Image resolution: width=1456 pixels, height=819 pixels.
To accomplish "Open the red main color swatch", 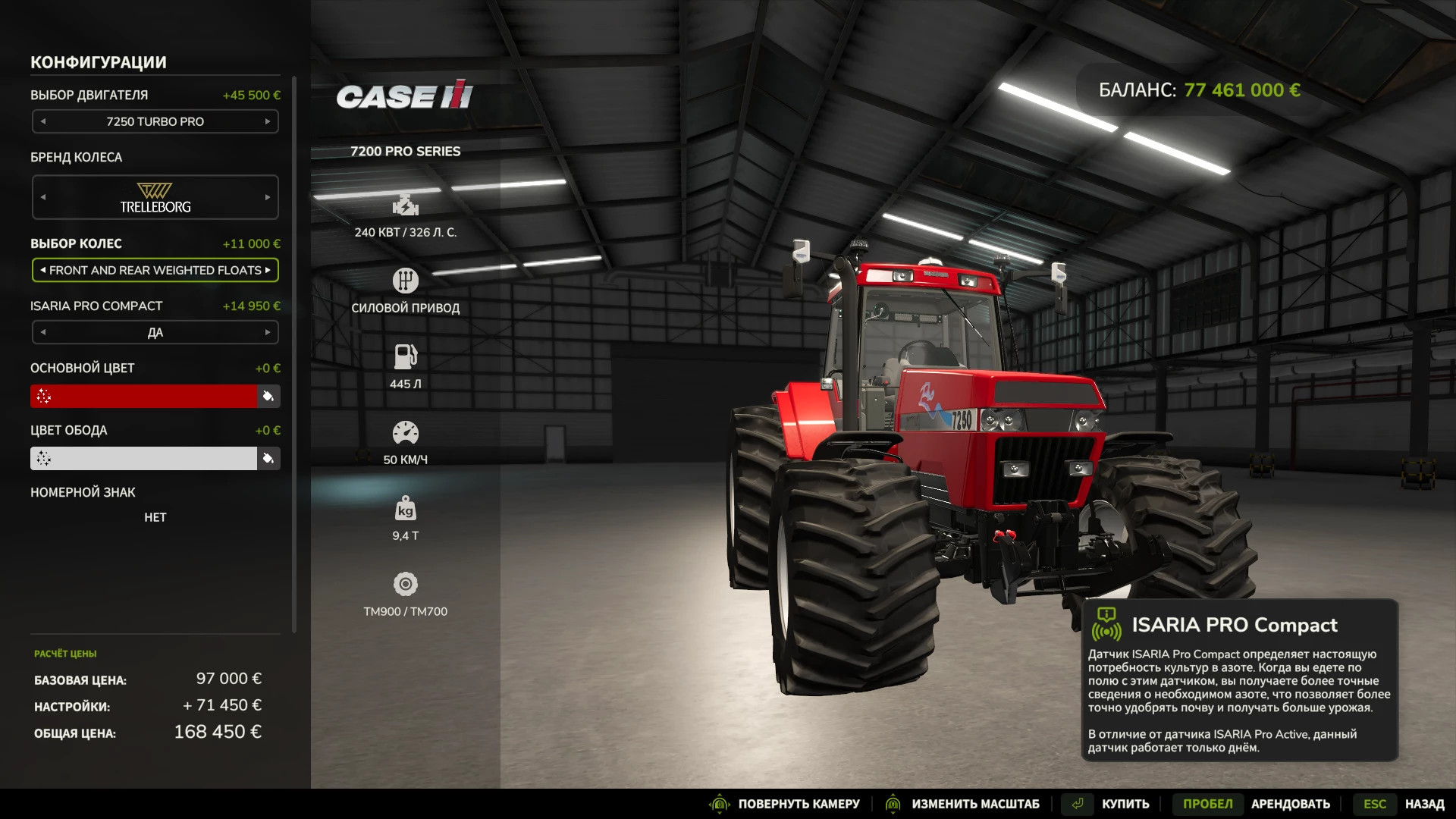I will coord(144,396).
